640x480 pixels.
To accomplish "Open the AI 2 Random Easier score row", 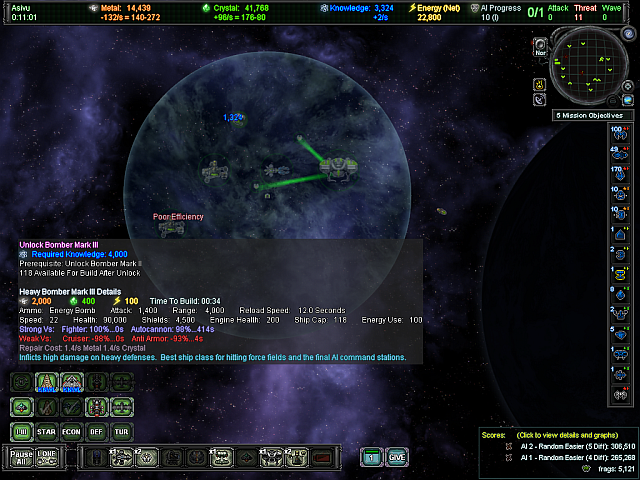I will [x=572, y=446].
